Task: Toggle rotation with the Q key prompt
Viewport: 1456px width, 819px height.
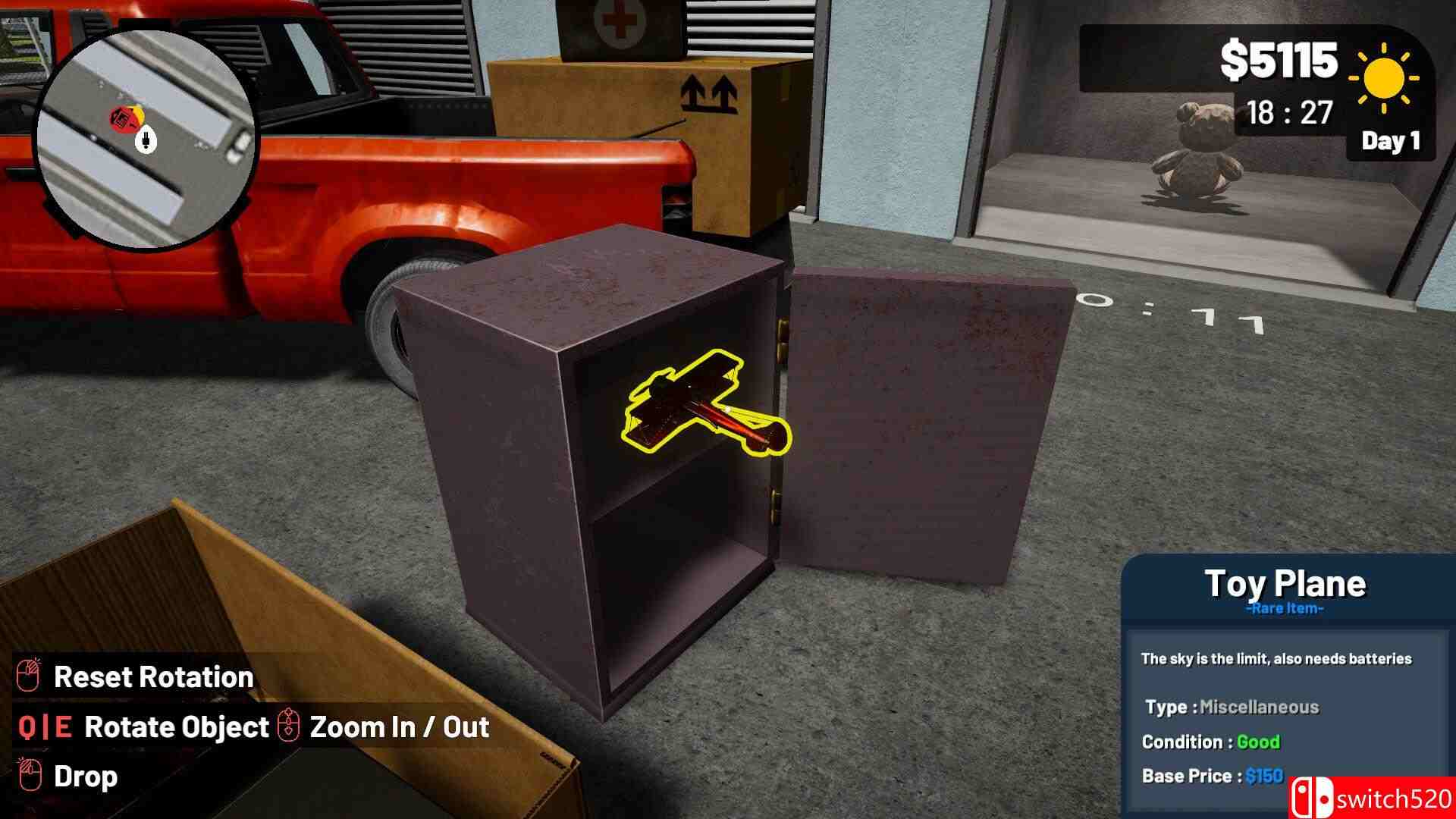Action: pyautogui.click(x=28, y=727)
